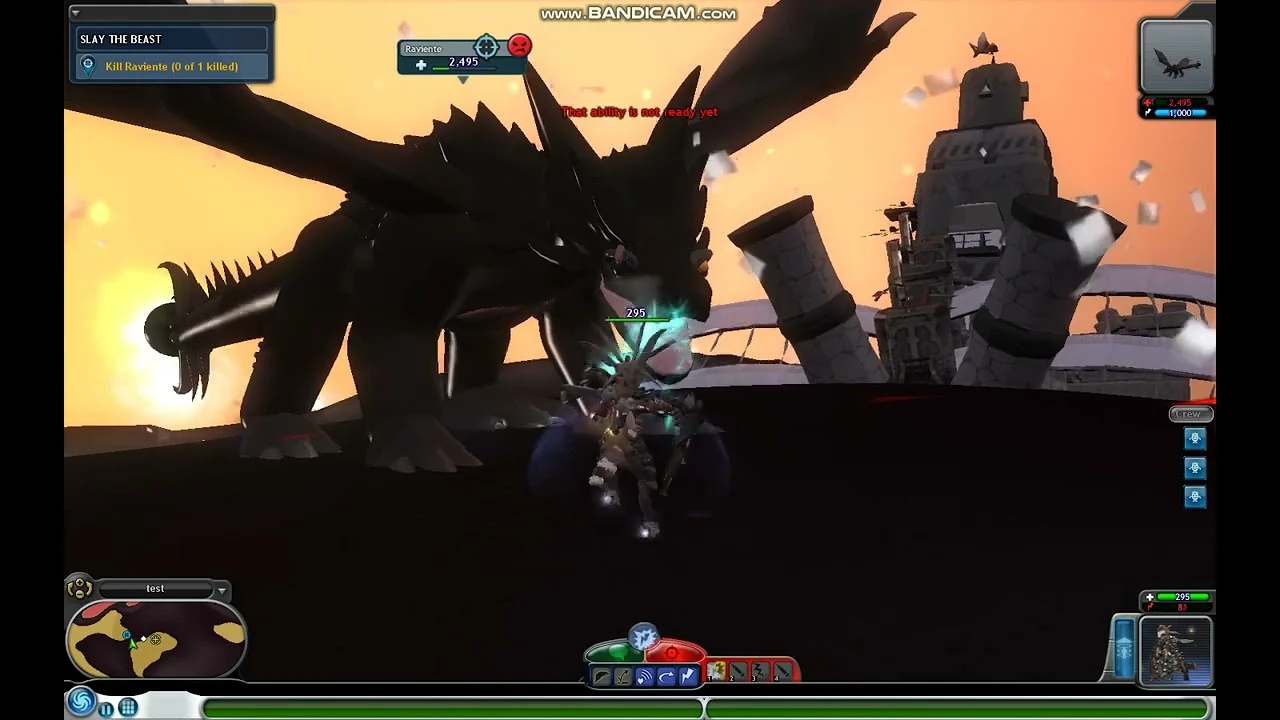1280x720 pixels.
Task: Activate the pounce ability icon
Action: coord(623,674)
